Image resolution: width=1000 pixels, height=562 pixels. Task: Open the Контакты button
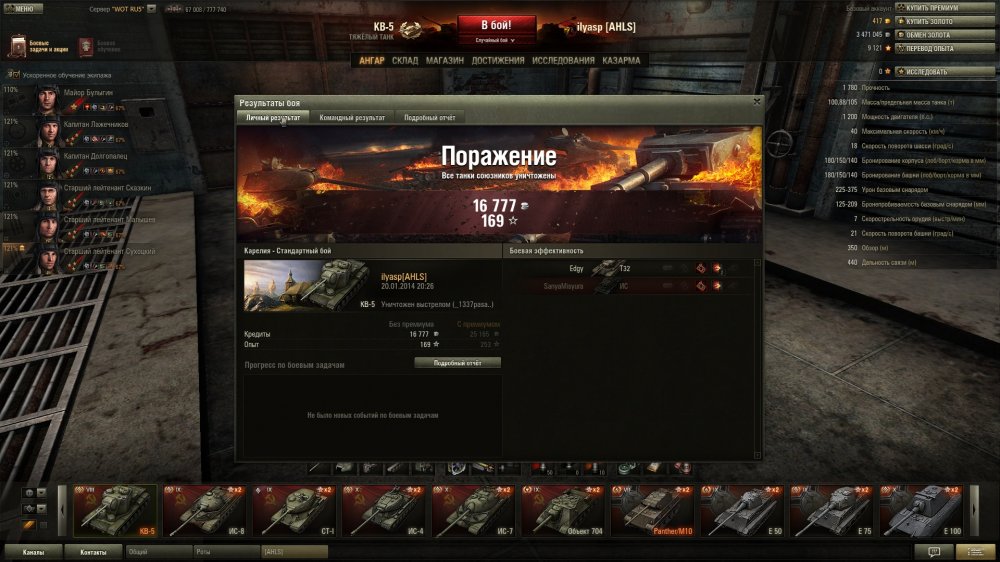click(93, 551)
